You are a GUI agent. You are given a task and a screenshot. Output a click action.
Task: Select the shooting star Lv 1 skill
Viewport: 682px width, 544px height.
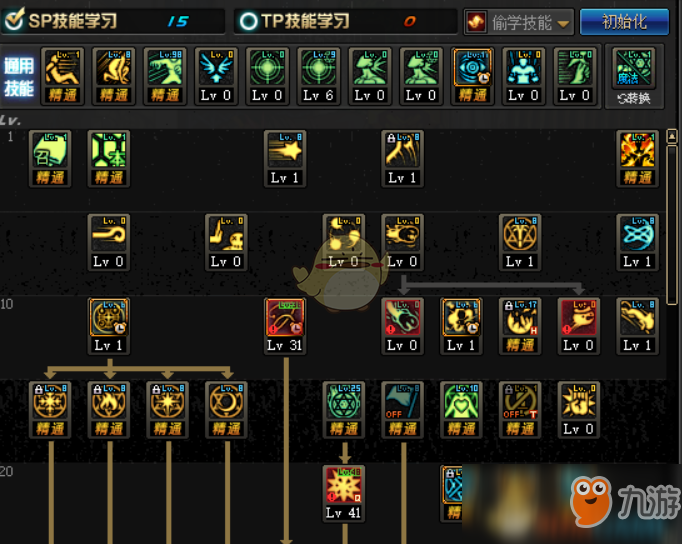[285, 151]
